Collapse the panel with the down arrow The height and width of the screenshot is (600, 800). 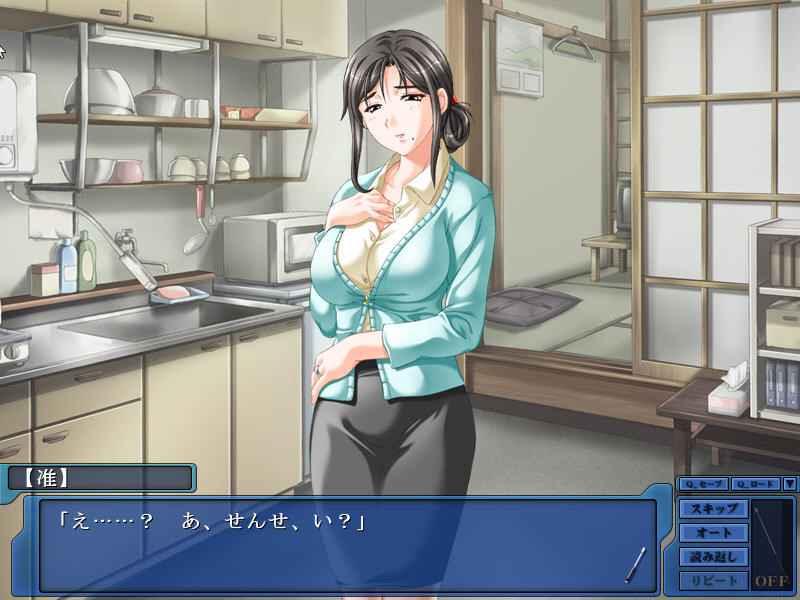[x=789, y=484]
